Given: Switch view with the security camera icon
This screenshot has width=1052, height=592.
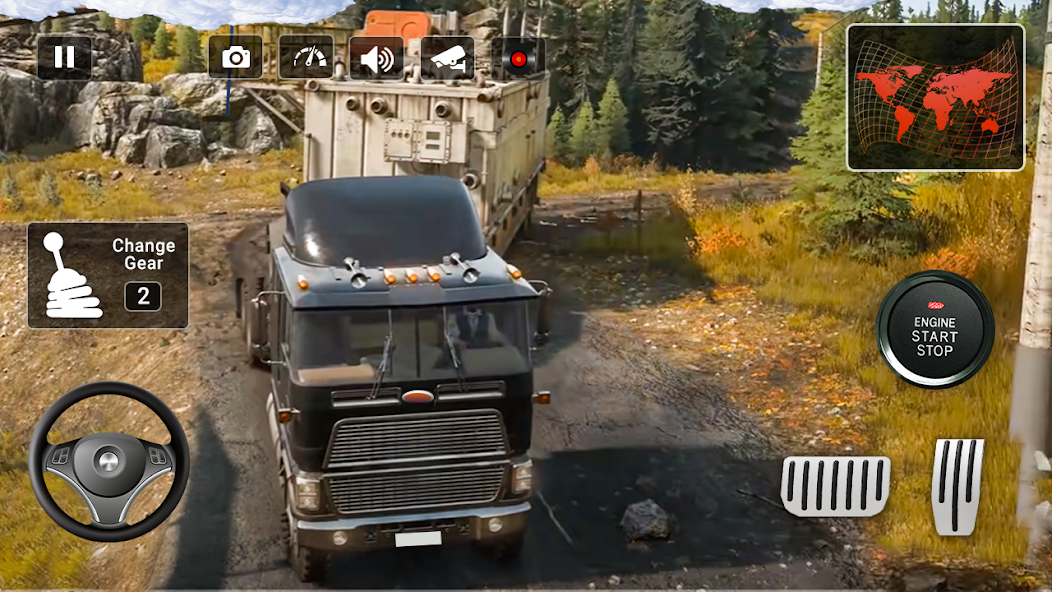Looking at the screenshot, I should click(x=447, y=58).
